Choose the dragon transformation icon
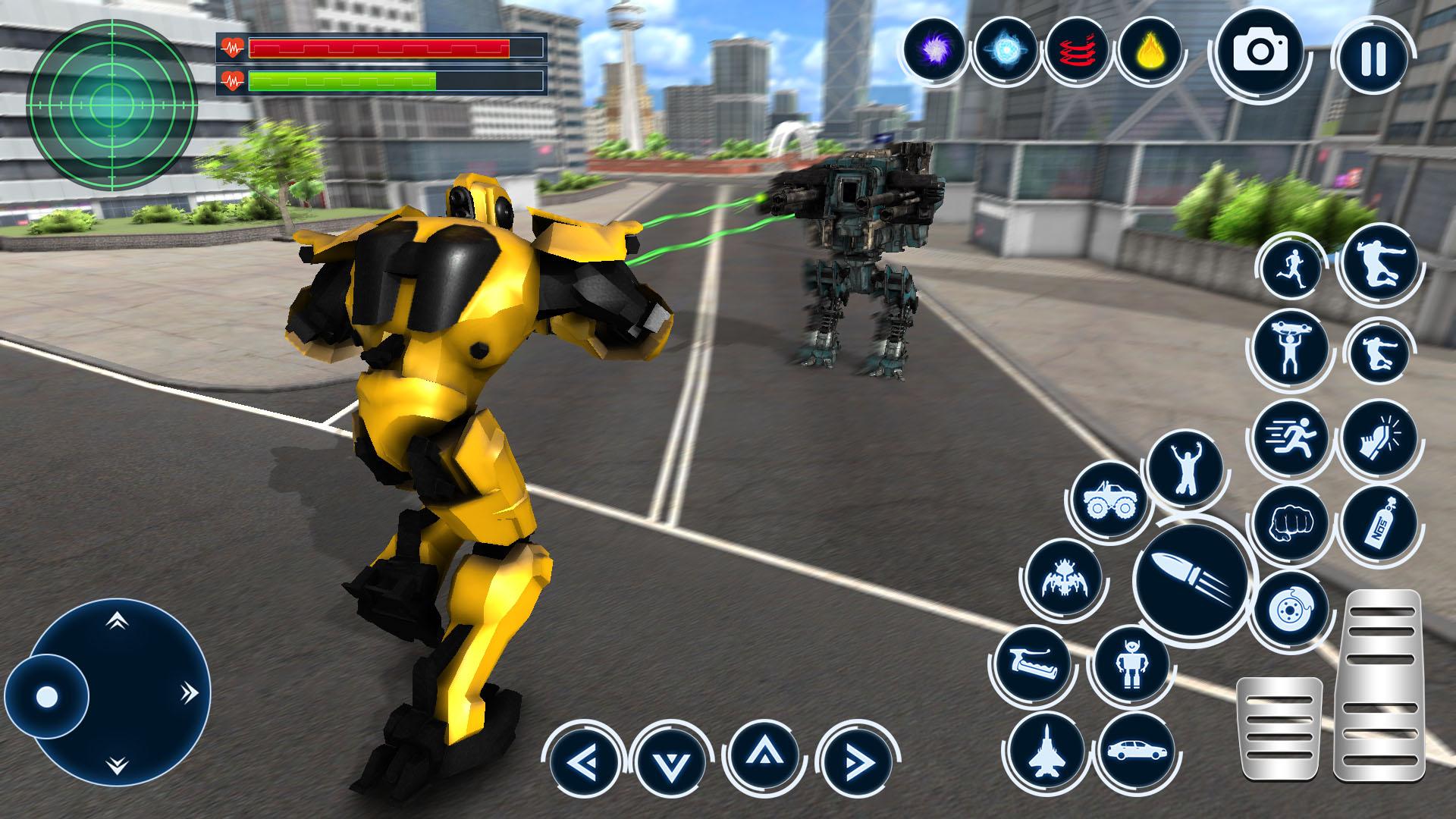Viewport: 1456px width, 819px height. coord(1061,579)
